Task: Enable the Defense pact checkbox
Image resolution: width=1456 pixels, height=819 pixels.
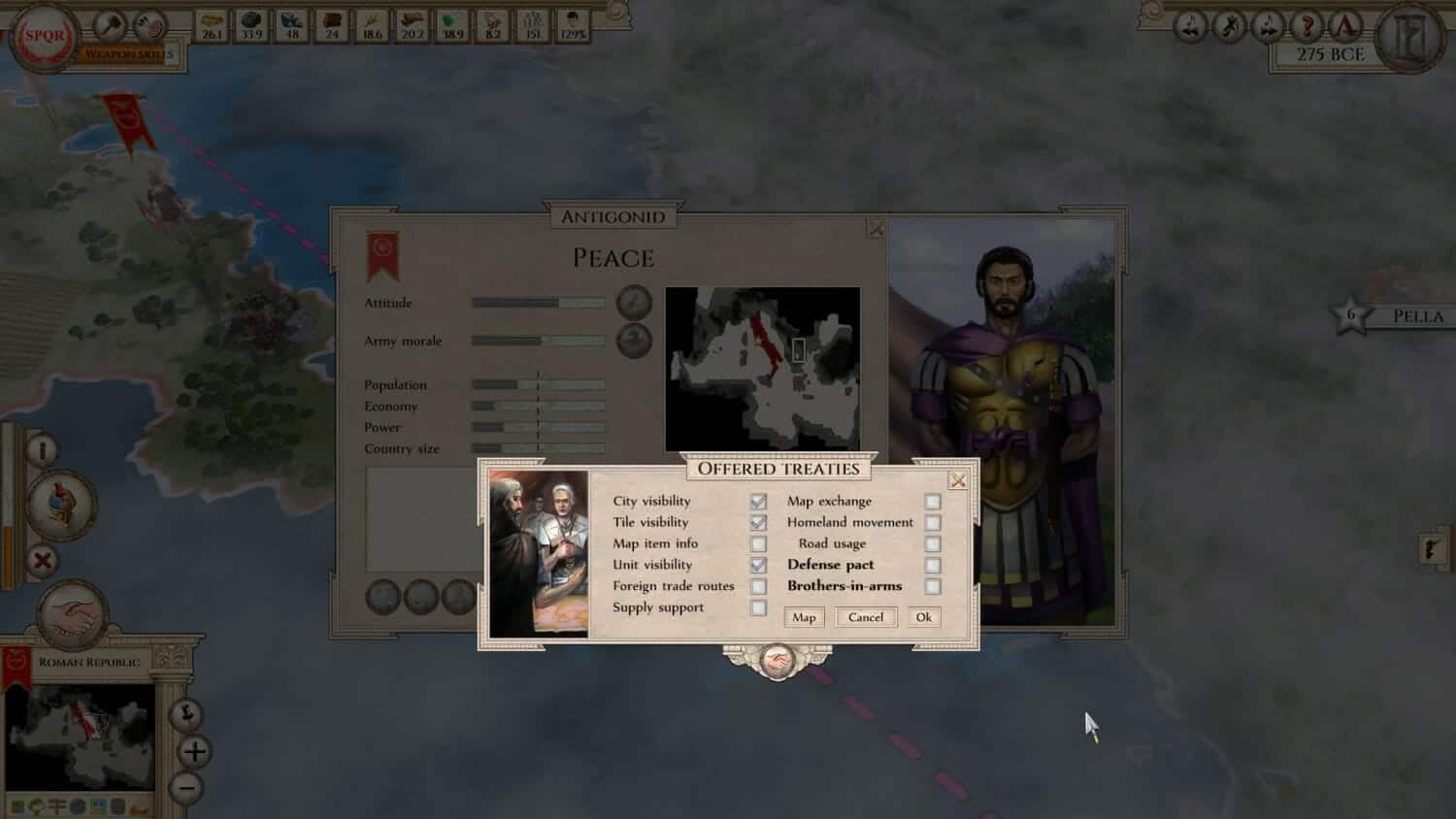Action: pyautogui.click(x=934, y=564)
